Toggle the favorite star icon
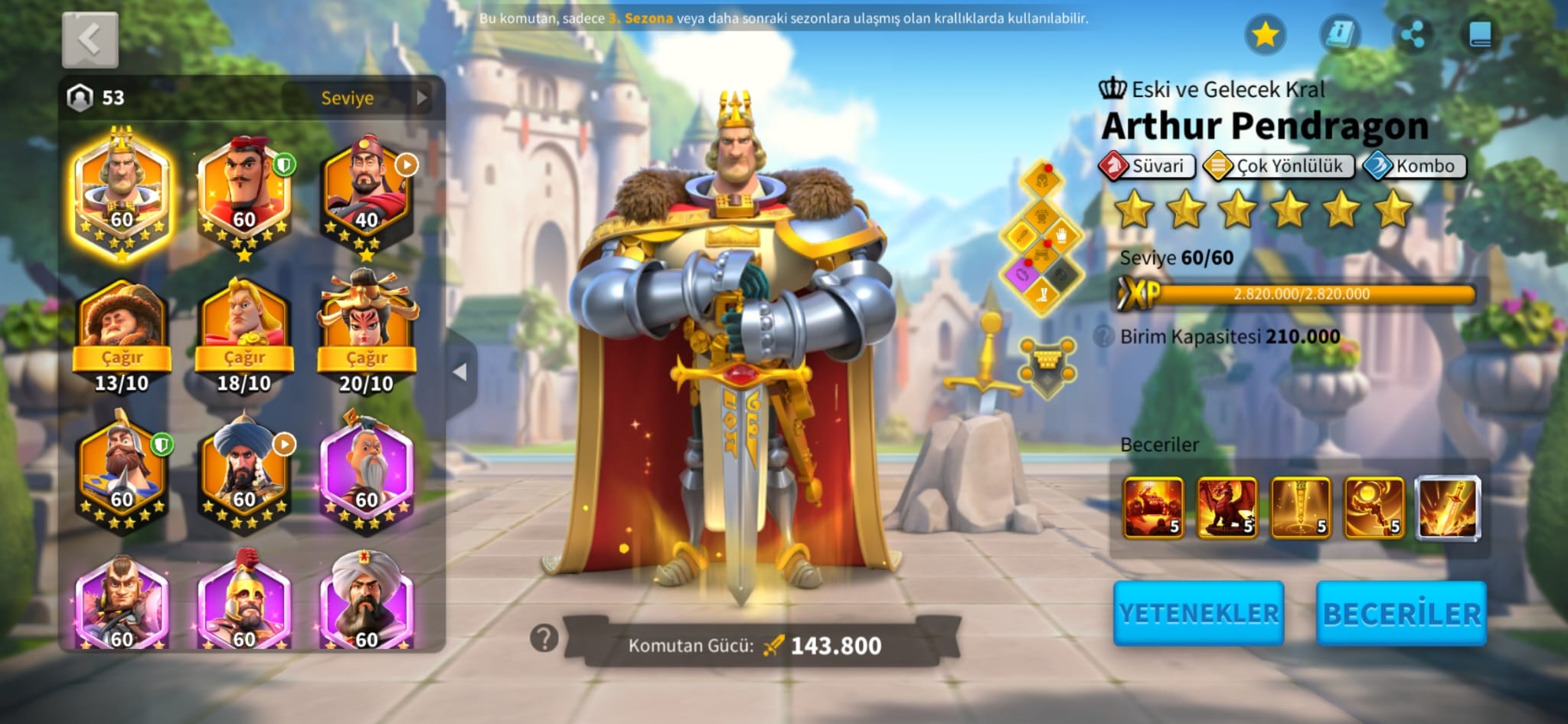Image resolution: width=1568 pixels, height=724 pixels. point(1265,34)
